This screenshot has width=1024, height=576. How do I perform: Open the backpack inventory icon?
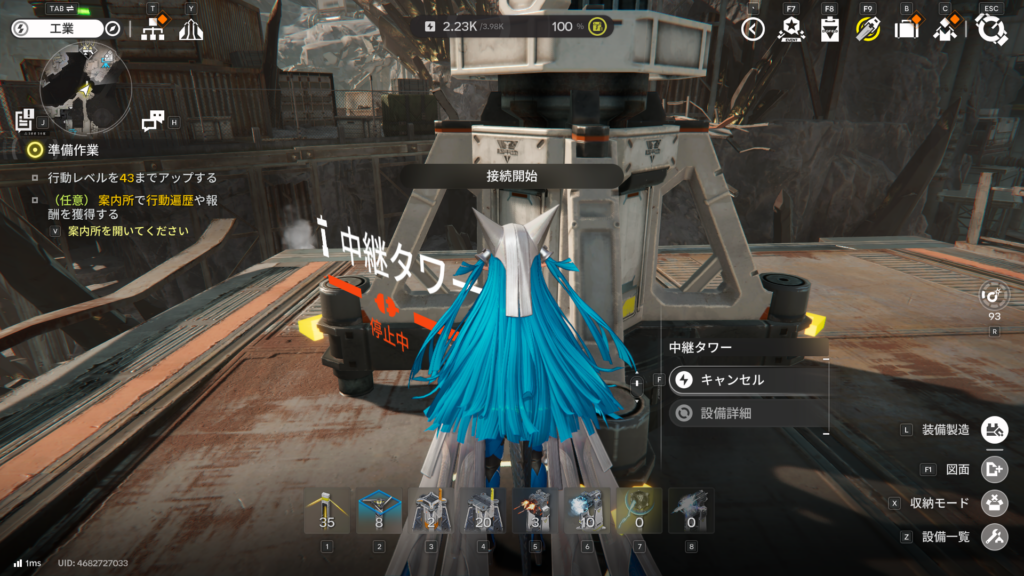907,29
